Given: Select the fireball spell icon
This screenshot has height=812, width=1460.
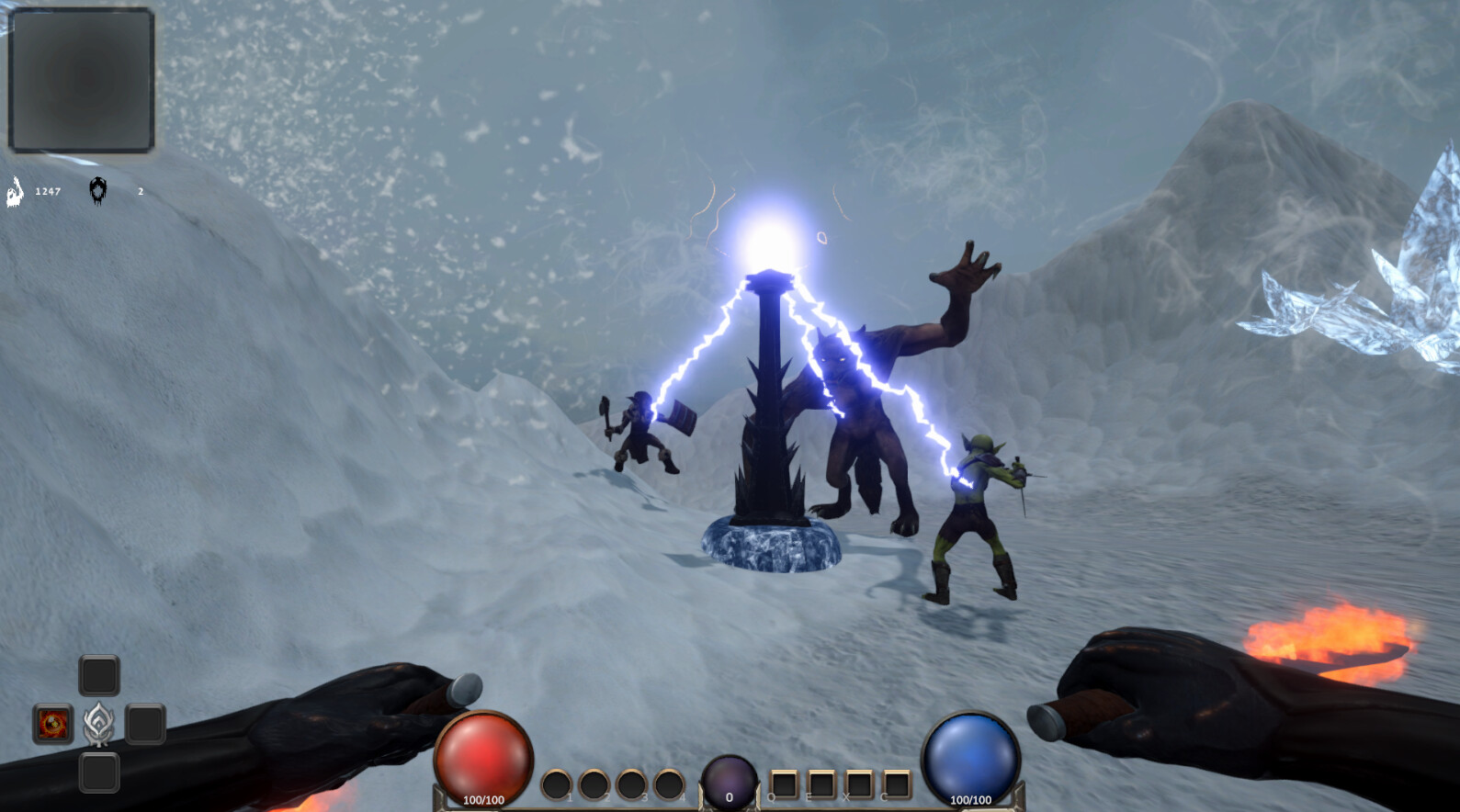Looking at the screenshot, I should point(53,725).
